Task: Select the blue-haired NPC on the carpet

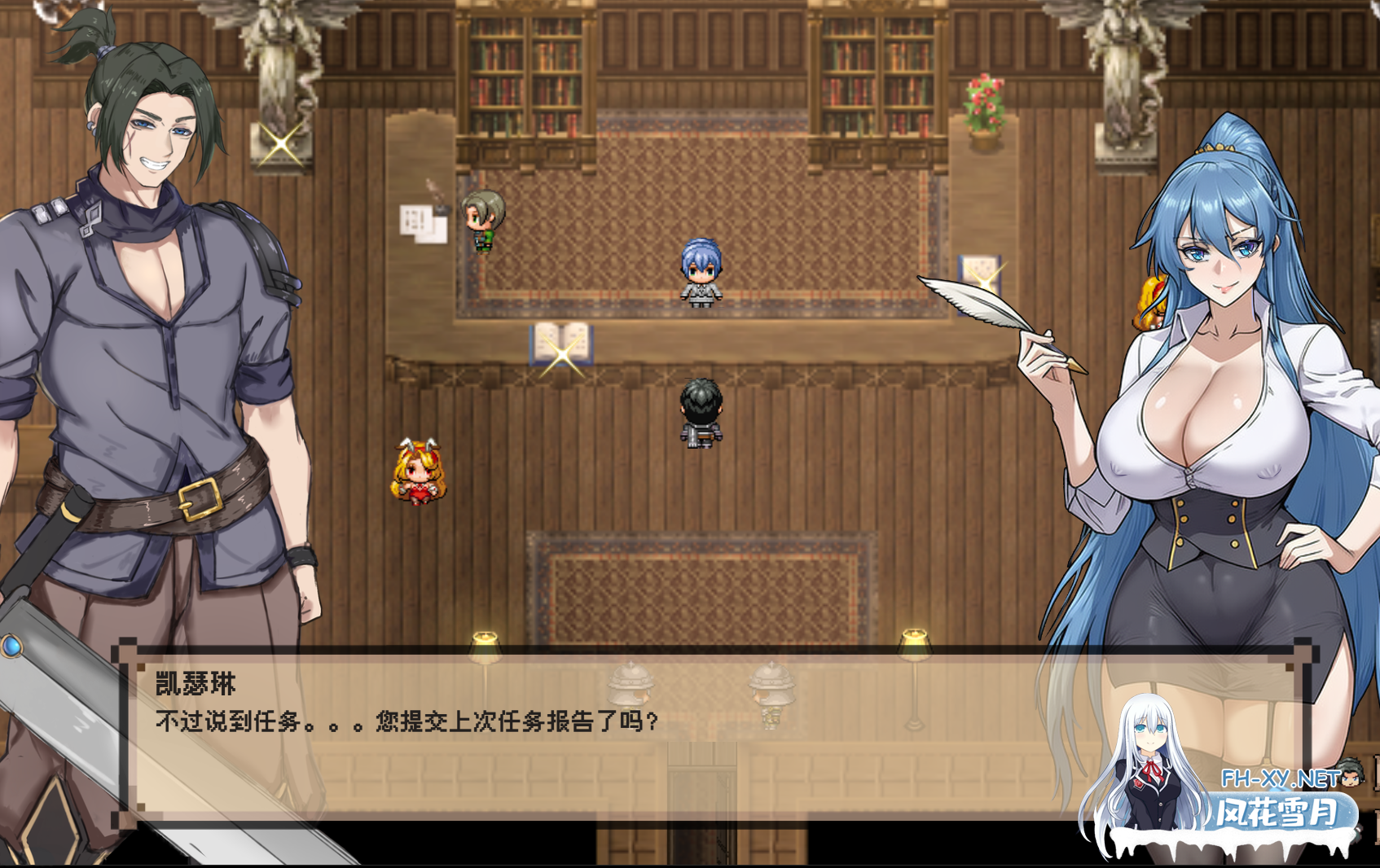Action: [701, 269]
